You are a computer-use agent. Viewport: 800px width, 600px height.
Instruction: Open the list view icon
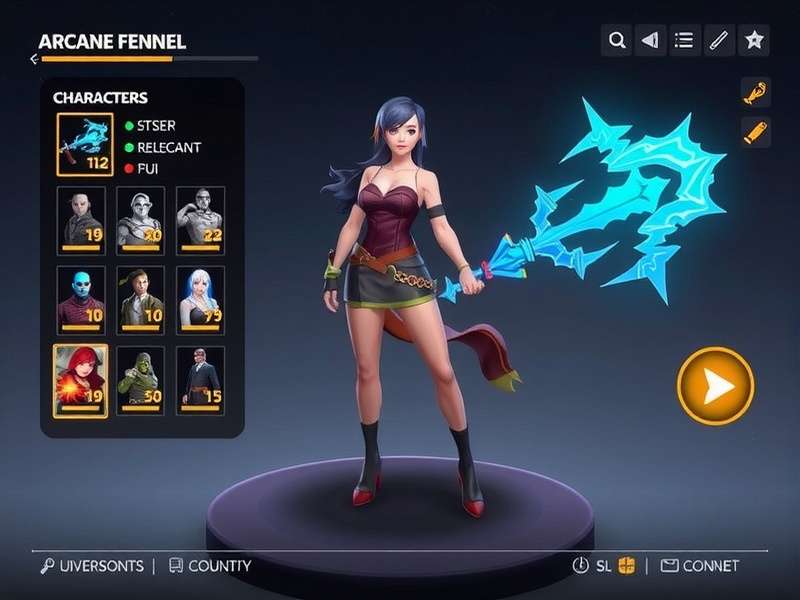(x=684, y=40)
